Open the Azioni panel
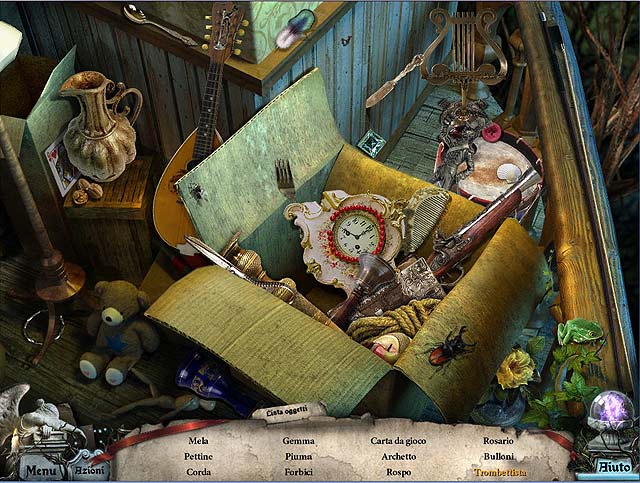640x483 pixels. (90, 469)
